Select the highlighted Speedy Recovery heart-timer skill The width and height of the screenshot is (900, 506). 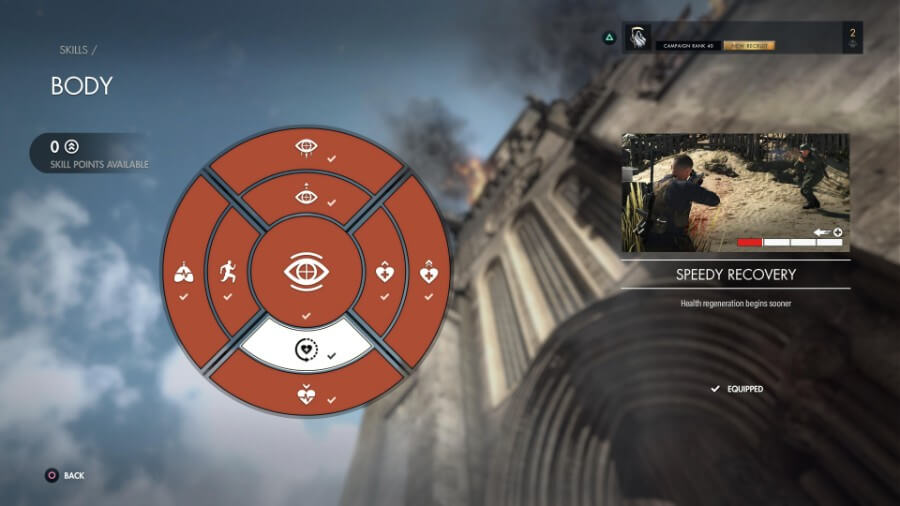point(305,349)
